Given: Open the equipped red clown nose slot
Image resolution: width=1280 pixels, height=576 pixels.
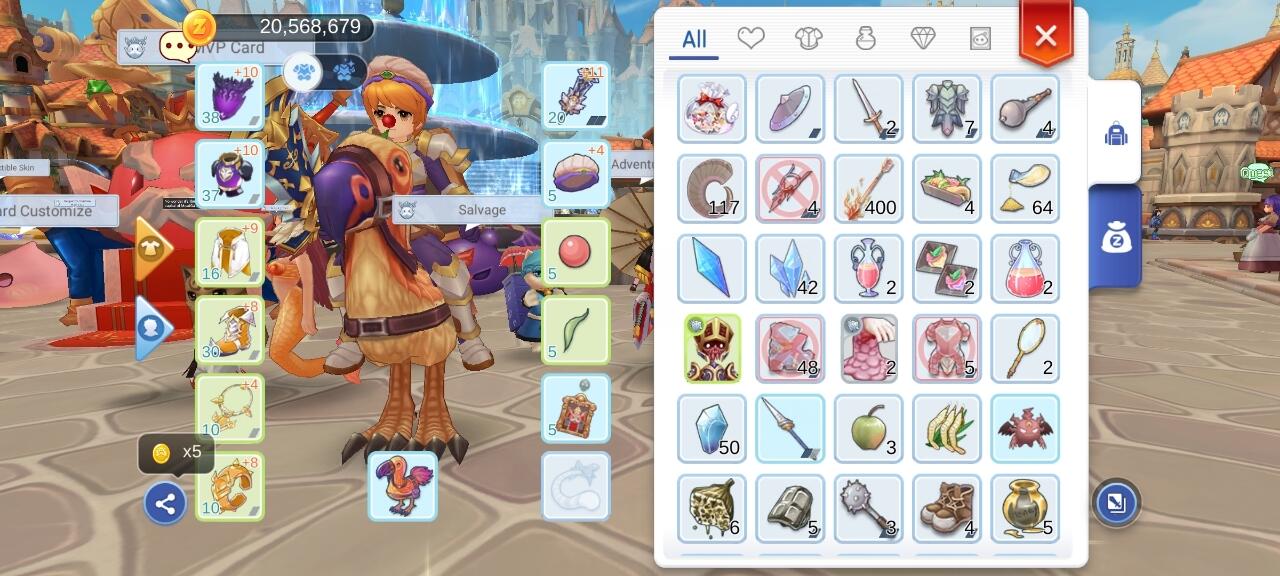Looking at the screenshot, I should coord(575,252).
